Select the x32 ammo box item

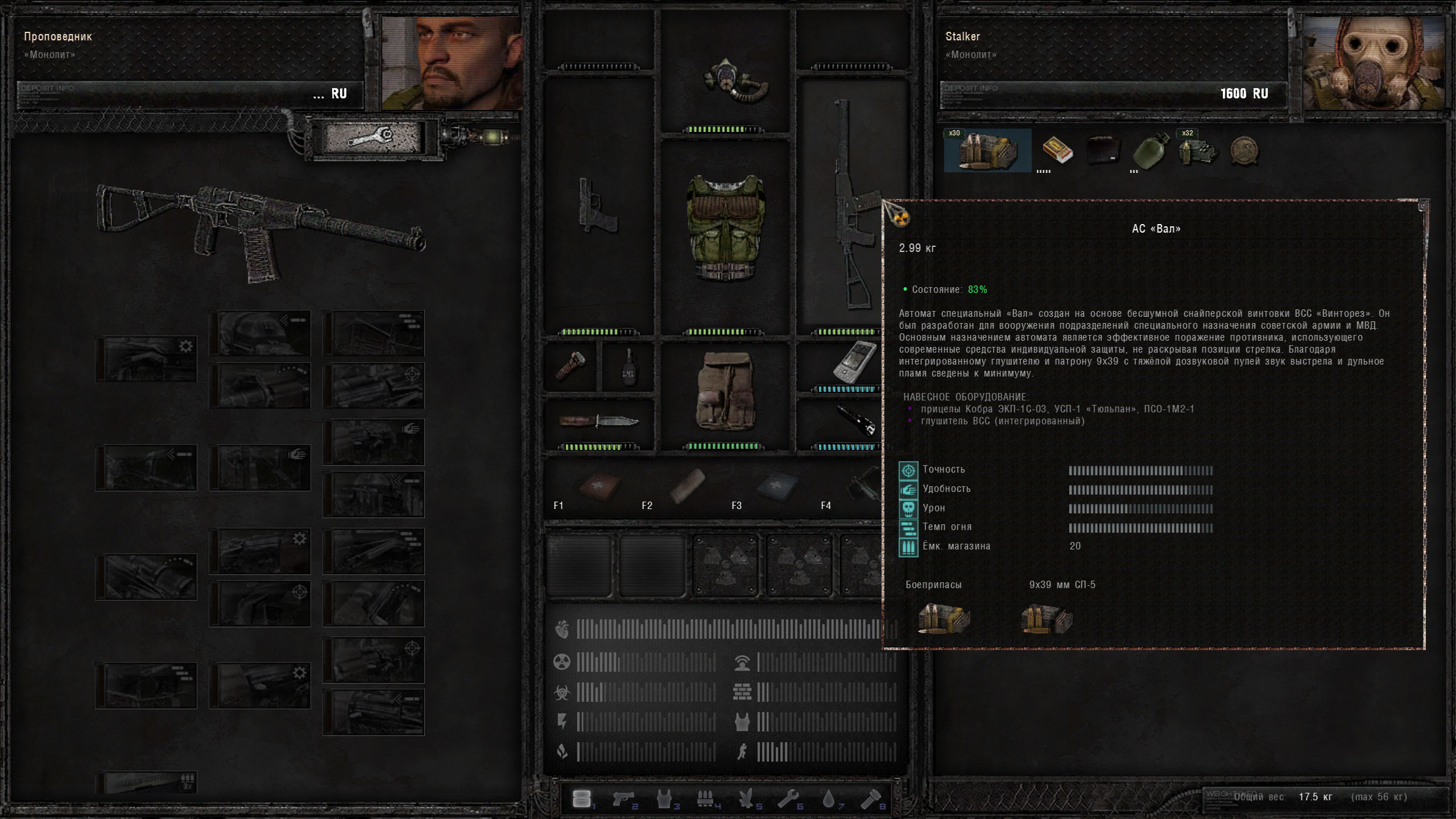(x=1198, y=151)
